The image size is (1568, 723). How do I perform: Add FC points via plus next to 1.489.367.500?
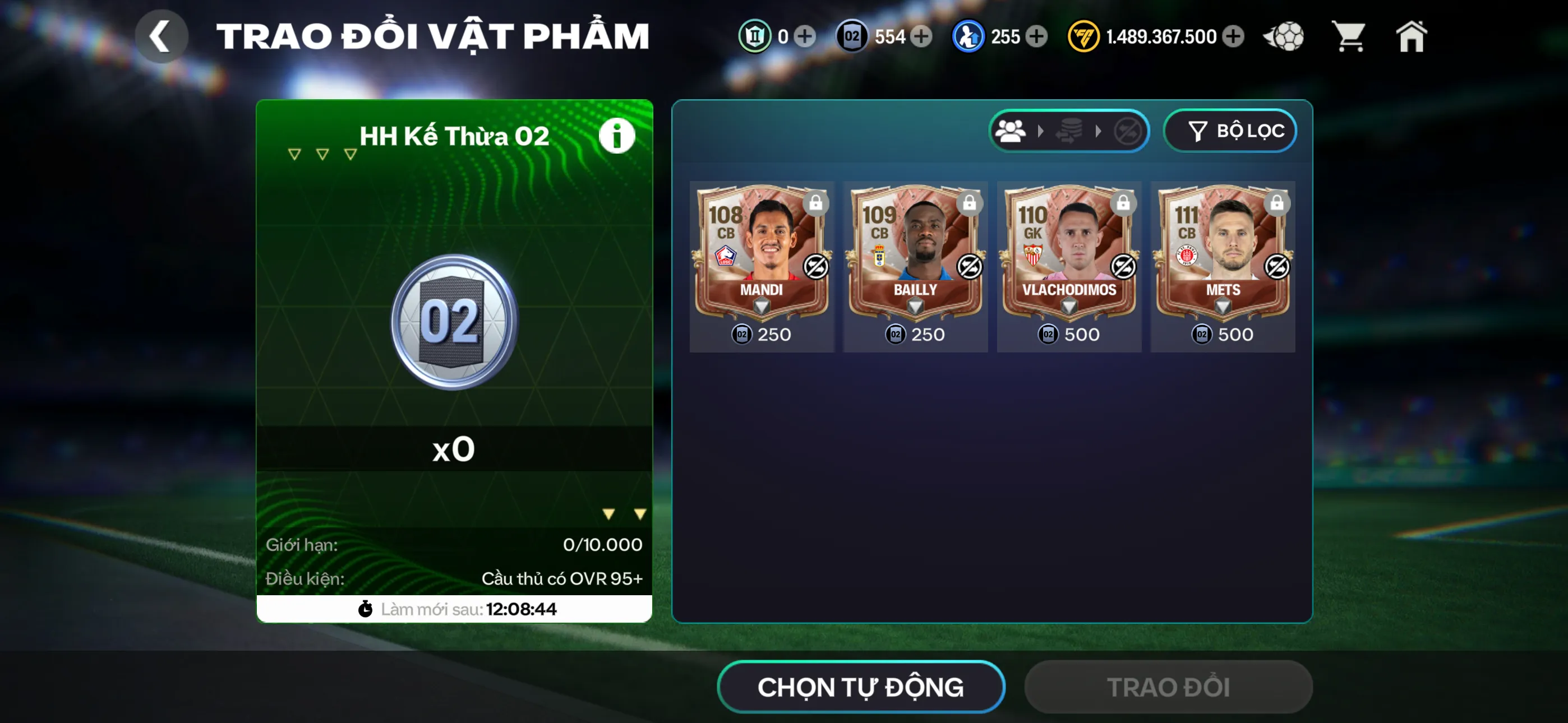coord(1234,36)
